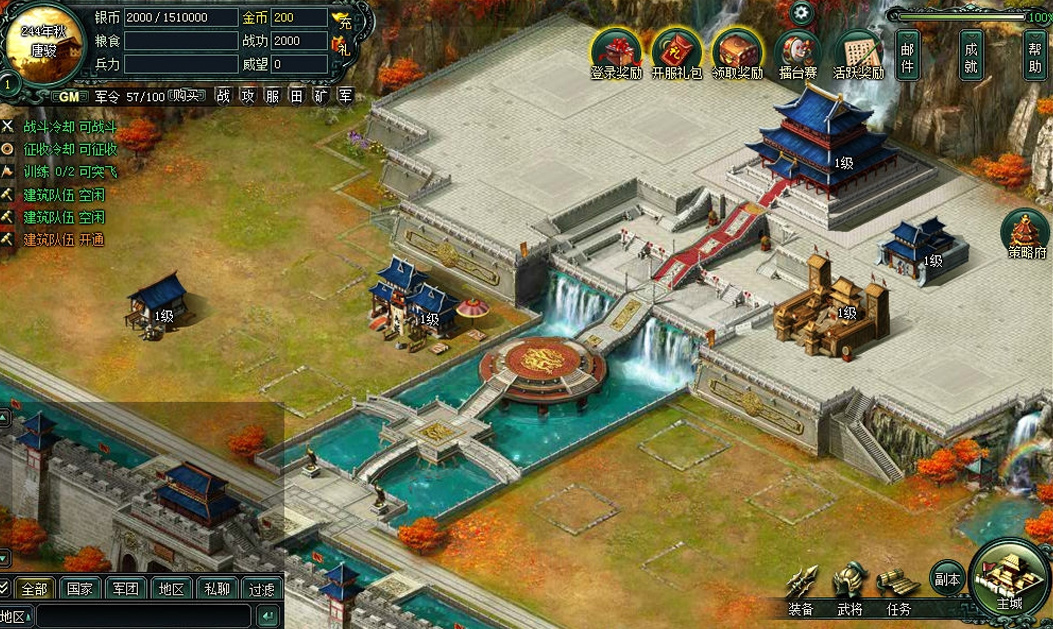Enter the 副本 dungeon button
The width and height of the screenshot is (1053, 629).
click(x=947, y=578)
